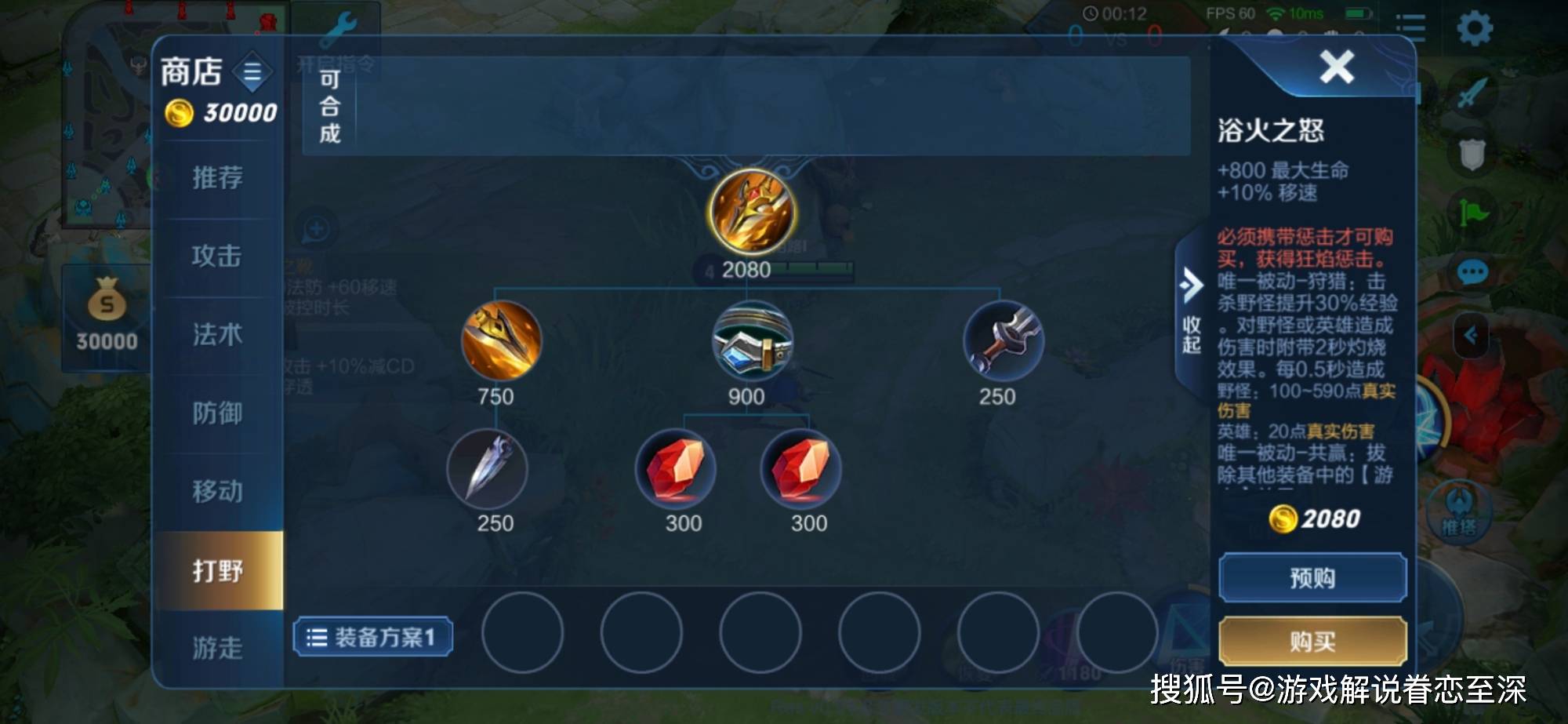1568x724 pixels.
Task: Open the 攻击 attack category
Action: 218,256
